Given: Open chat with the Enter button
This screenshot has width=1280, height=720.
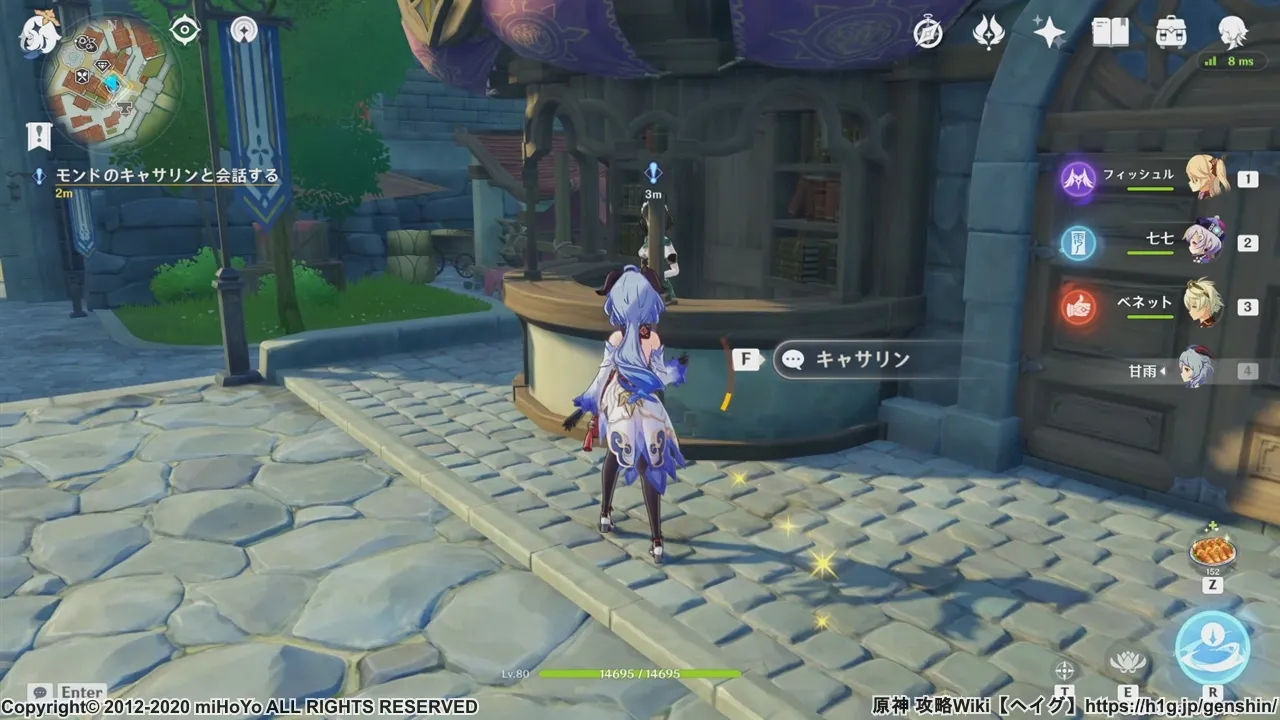Looking at the screenshot, I should point(60,692).
